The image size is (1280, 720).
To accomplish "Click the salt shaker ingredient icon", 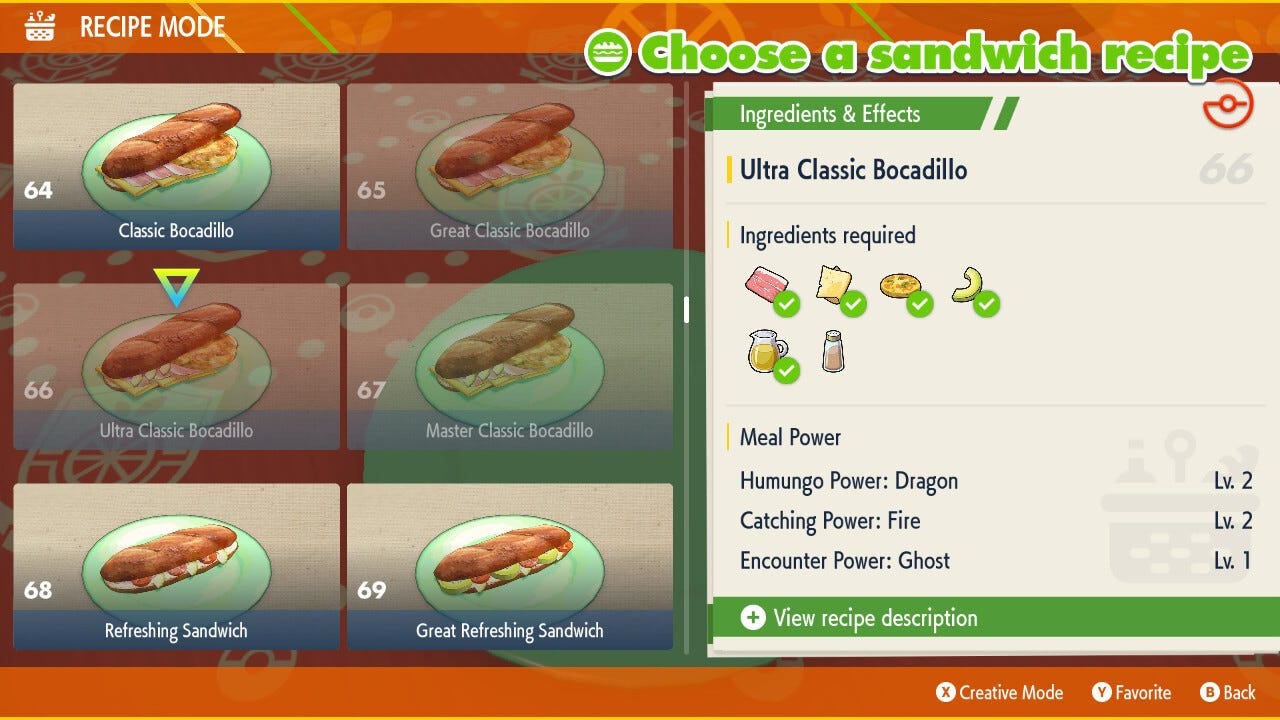I will coord(833,351).
